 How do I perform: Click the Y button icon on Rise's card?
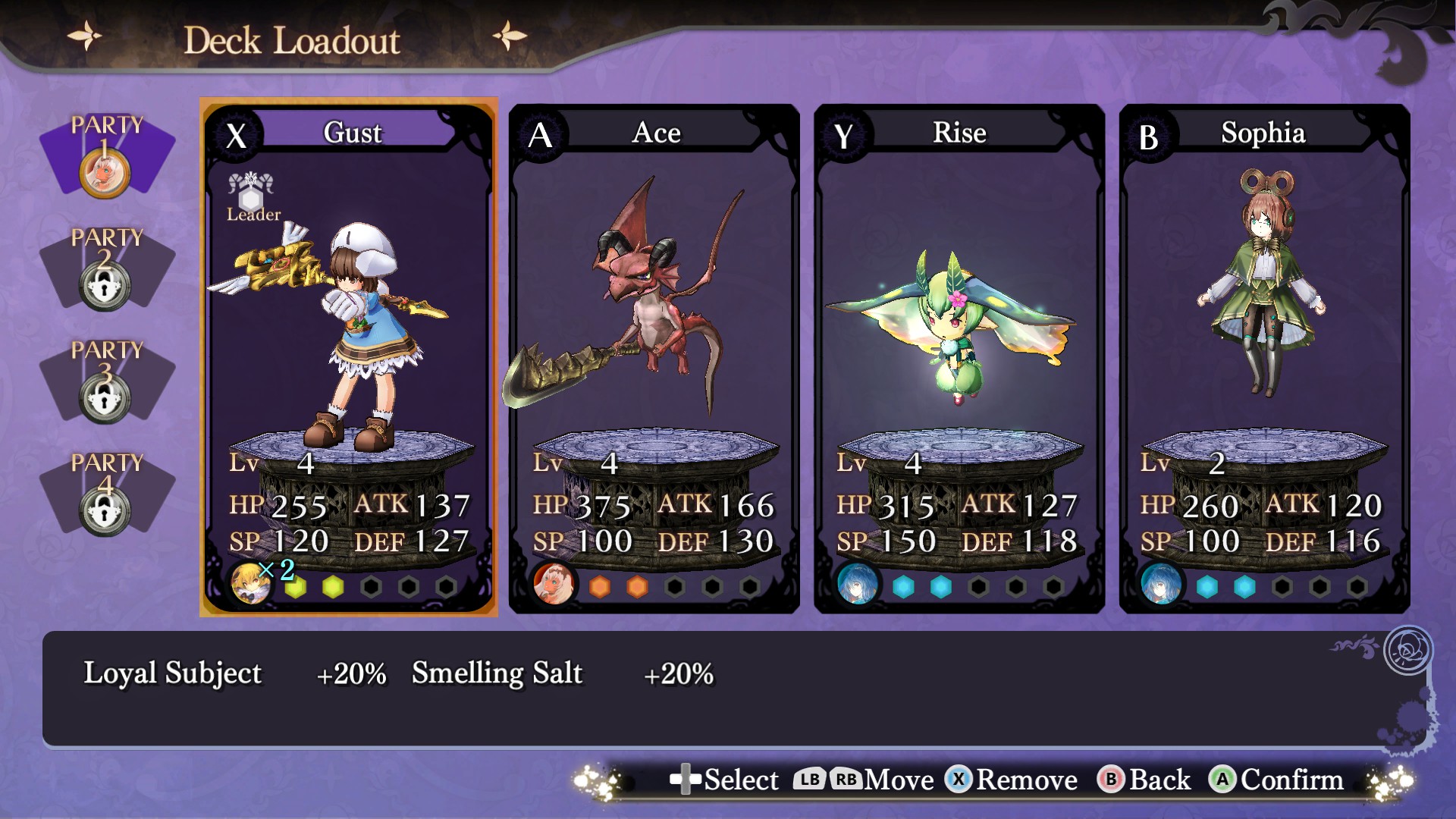(x=845, y=135)
